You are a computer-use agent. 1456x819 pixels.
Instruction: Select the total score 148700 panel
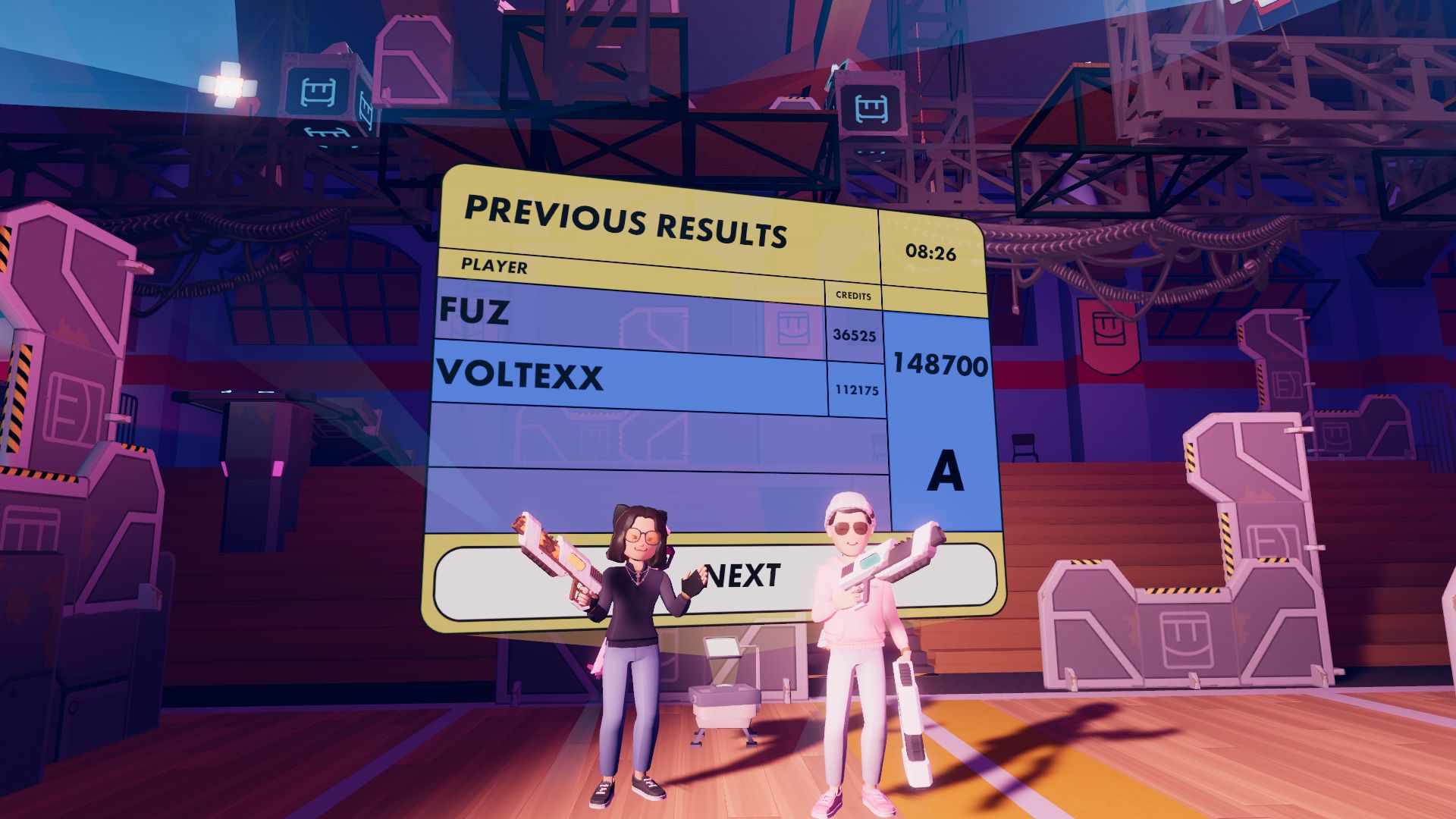click(x=941, y=364)
